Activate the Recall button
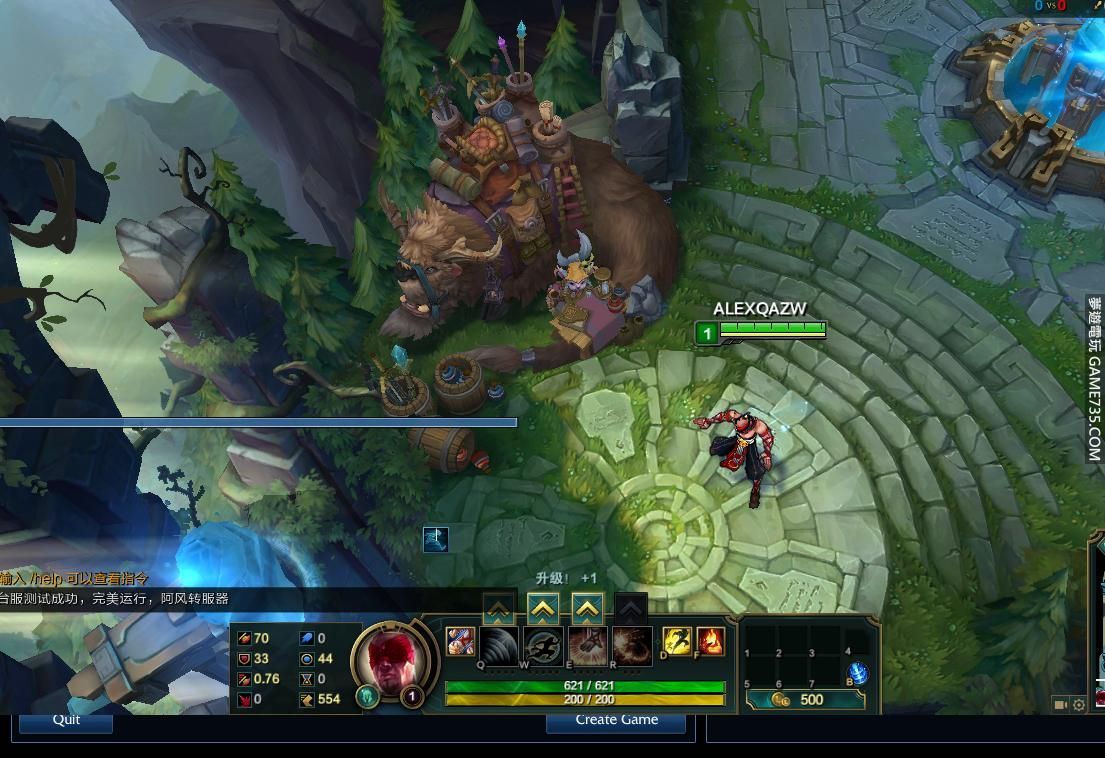This screenshot has height=758, width=1105. (x=857, y=674)
